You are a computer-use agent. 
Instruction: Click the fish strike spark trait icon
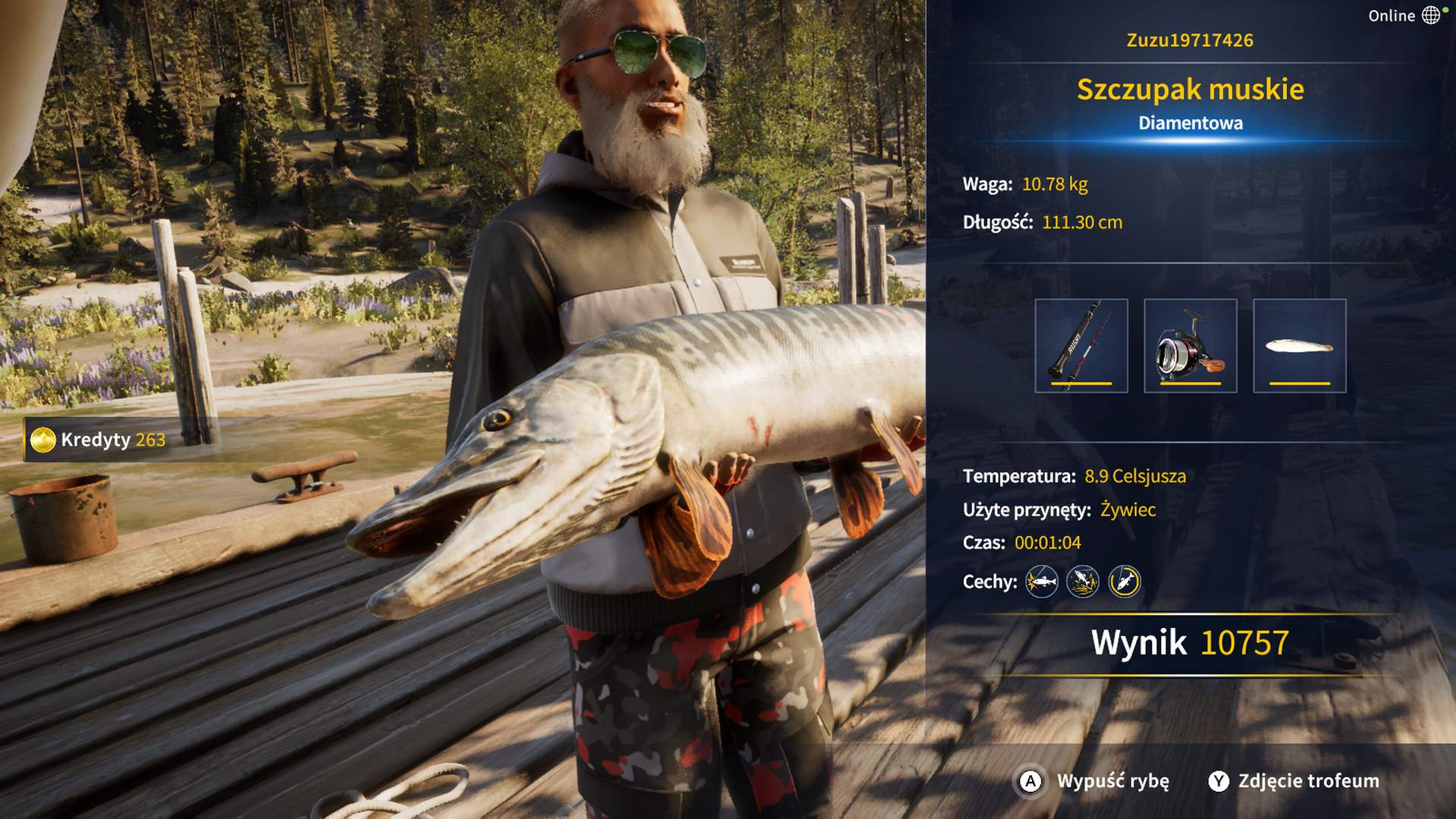1042,582
